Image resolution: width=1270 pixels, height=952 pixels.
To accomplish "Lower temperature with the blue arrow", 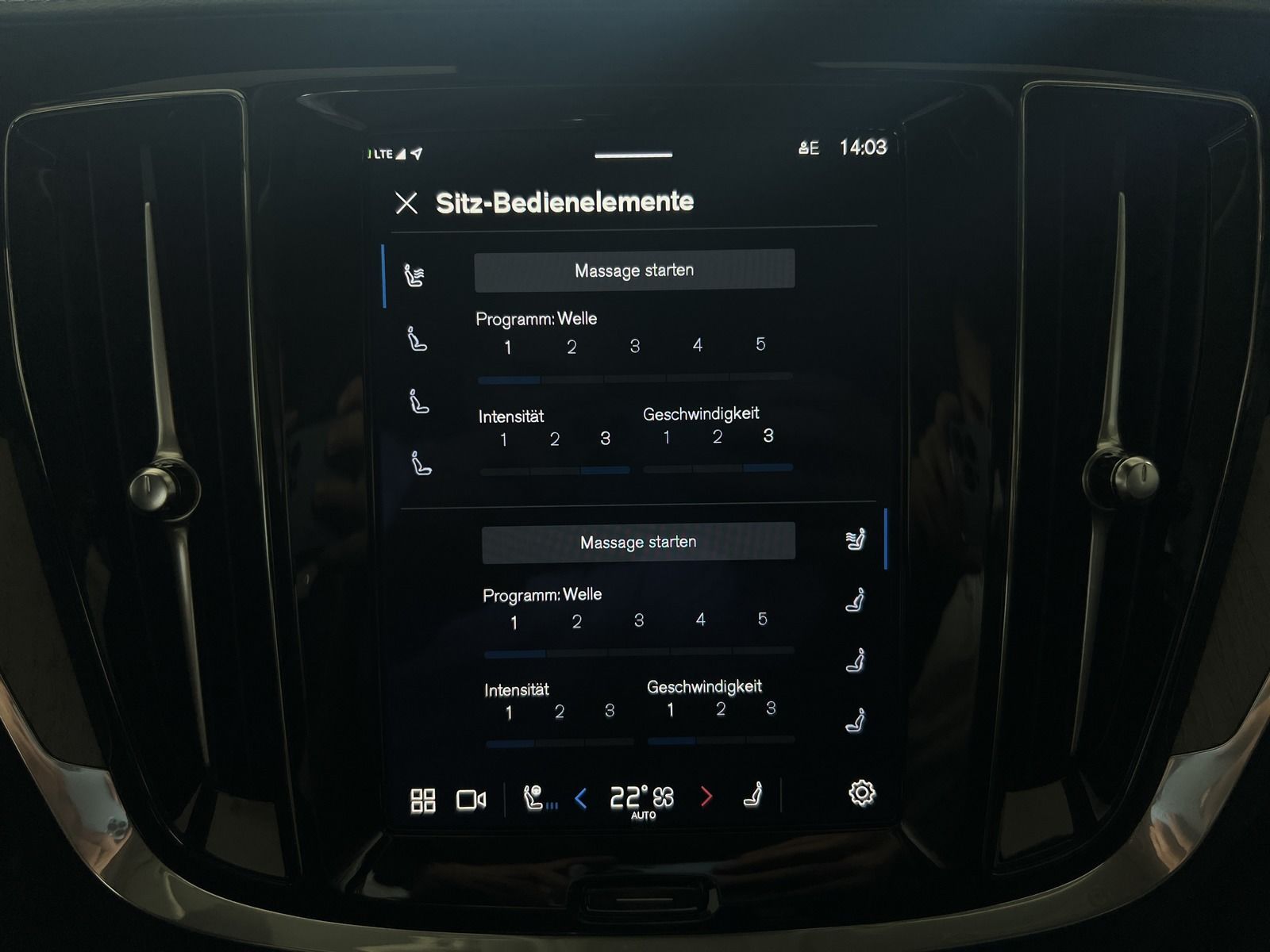I will pyautogui.click(x=581, y=798).
